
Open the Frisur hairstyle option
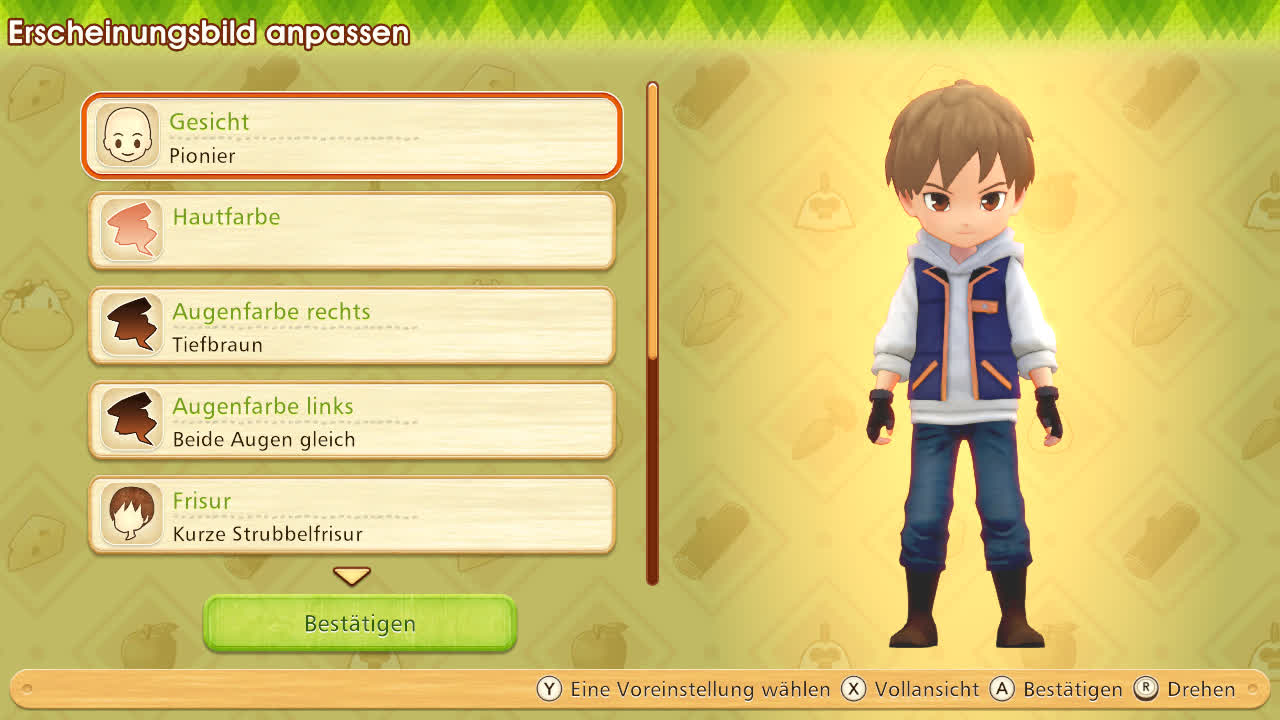(352, 515)
